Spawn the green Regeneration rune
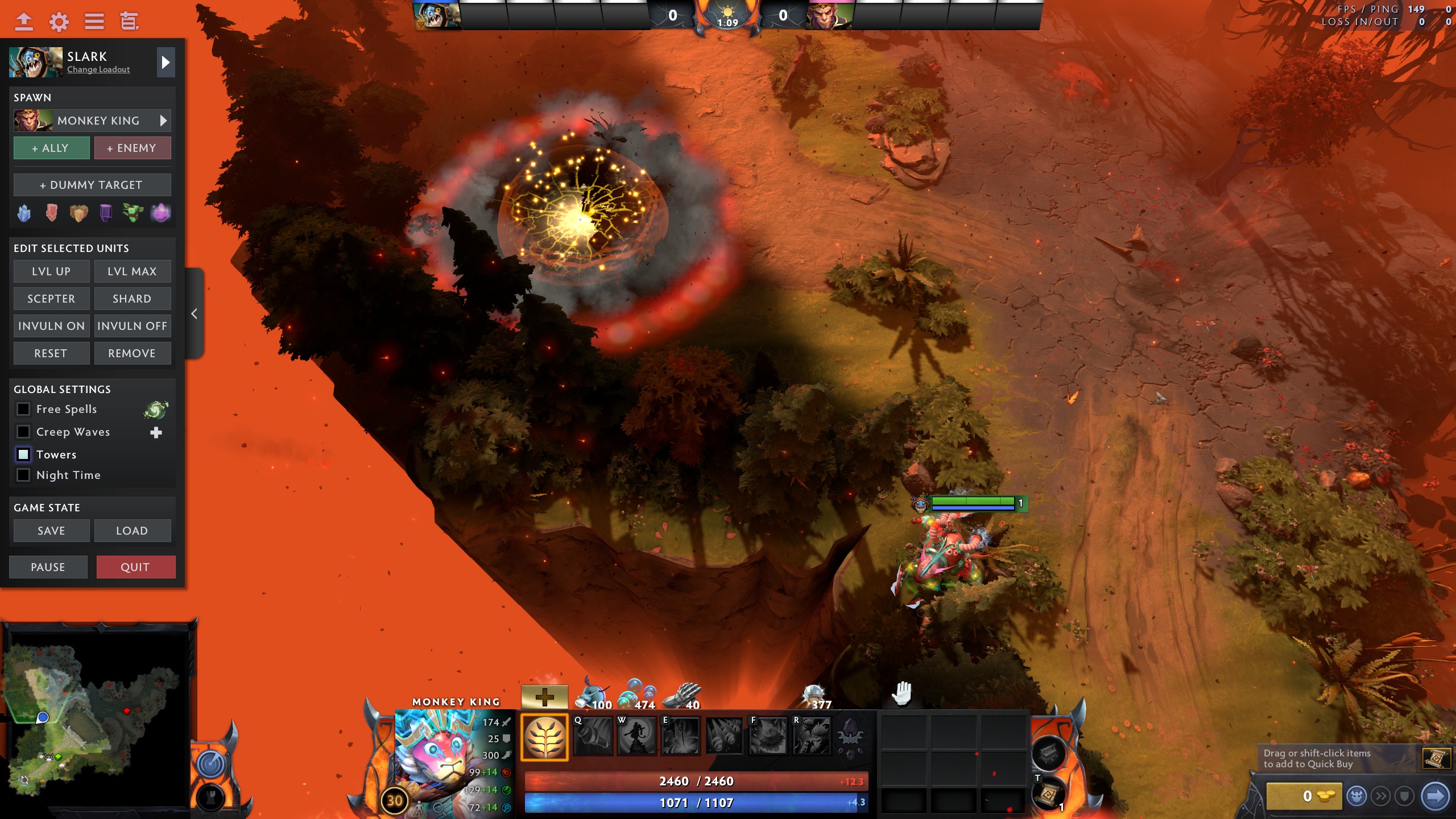 133,213
